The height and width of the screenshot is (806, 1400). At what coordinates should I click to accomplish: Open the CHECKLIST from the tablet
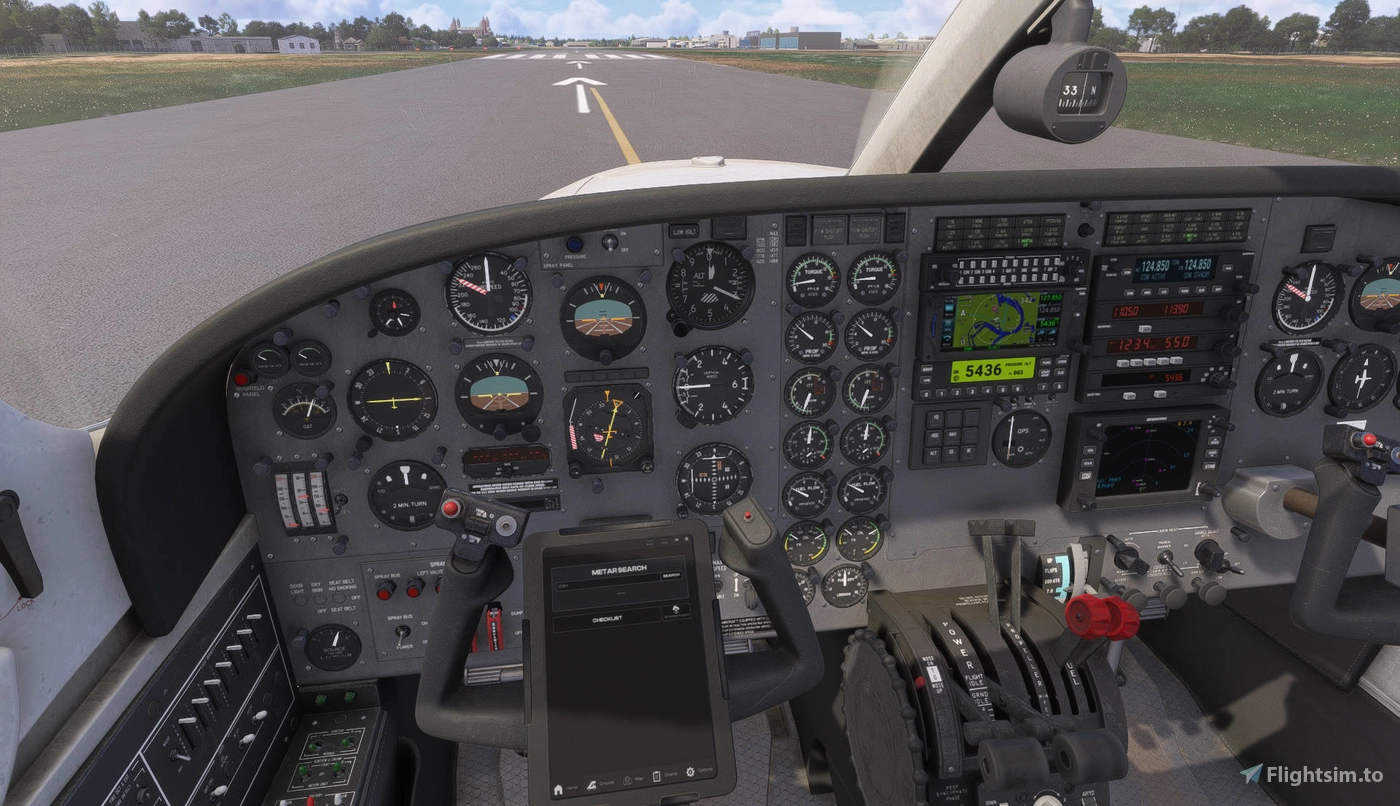coord(608,618)
